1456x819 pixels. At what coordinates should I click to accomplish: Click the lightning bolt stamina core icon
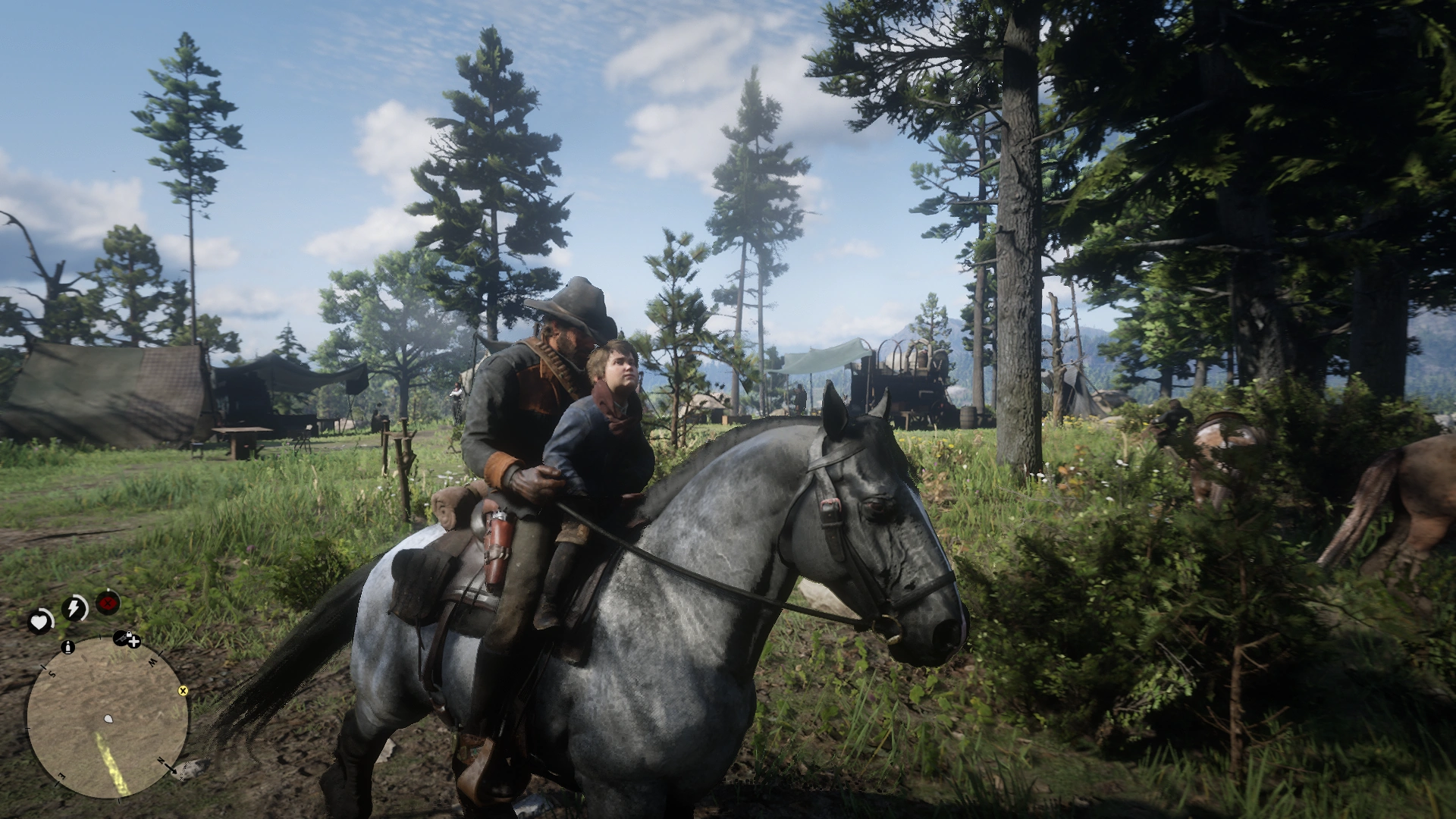coord(73,606)
